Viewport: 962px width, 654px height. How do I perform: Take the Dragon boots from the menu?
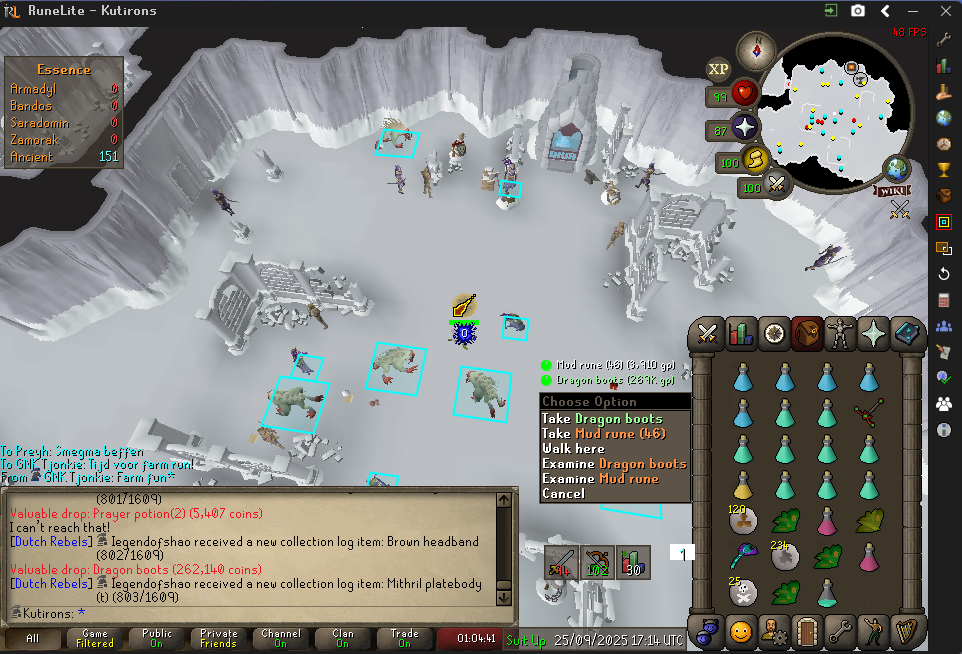(x=602, y=419)
